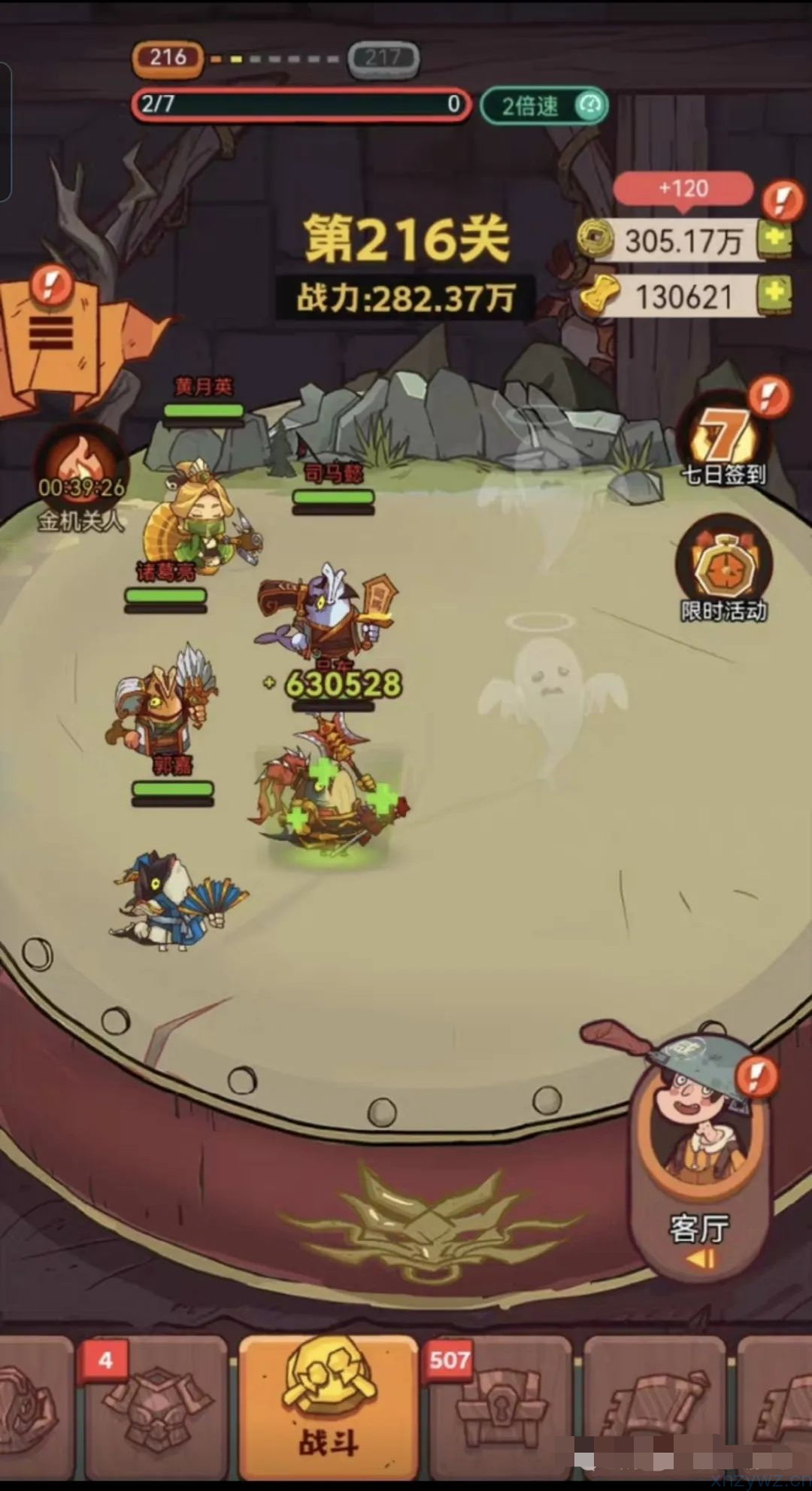The height and width of the screenshot is (1491, 812).
Task: Open the treasure chest tab with badge 507
Action: [x=499, y=1405]
